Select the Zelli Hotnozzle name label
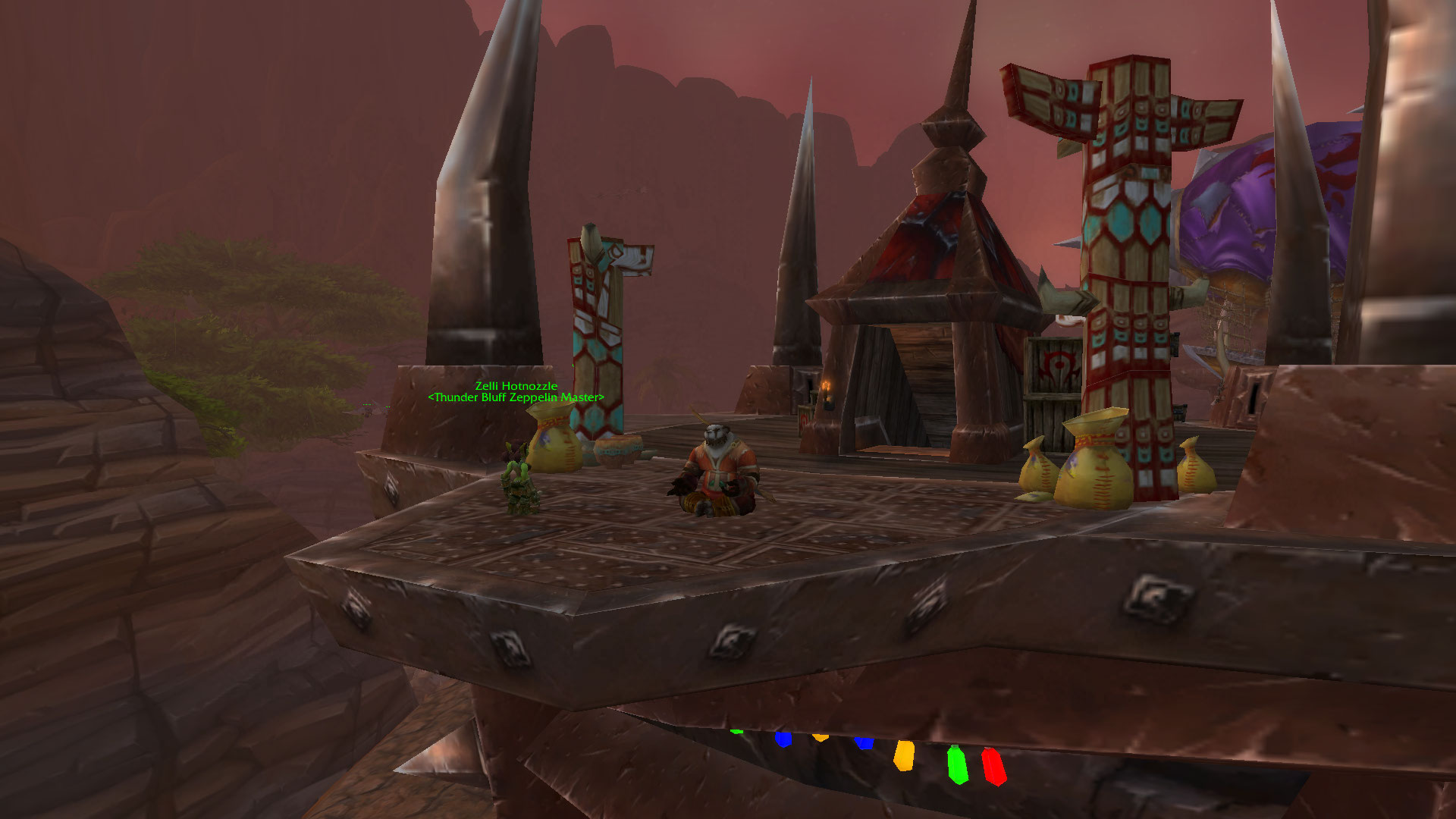This screenshot has height=819, width=1456. point(516,386)
